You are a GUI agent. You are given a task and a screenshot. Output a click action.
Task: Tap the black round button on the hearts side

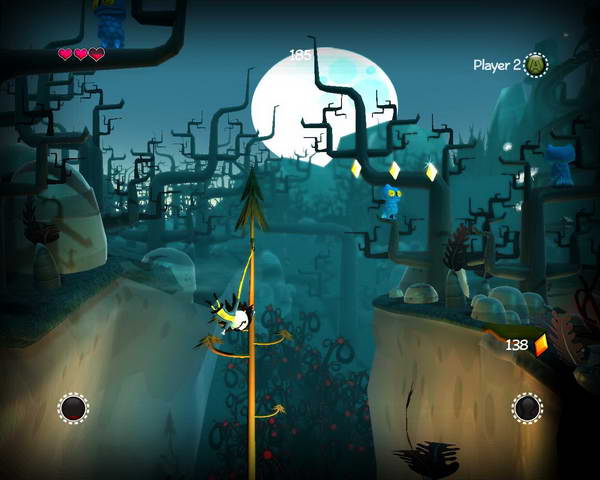[73, 407]
